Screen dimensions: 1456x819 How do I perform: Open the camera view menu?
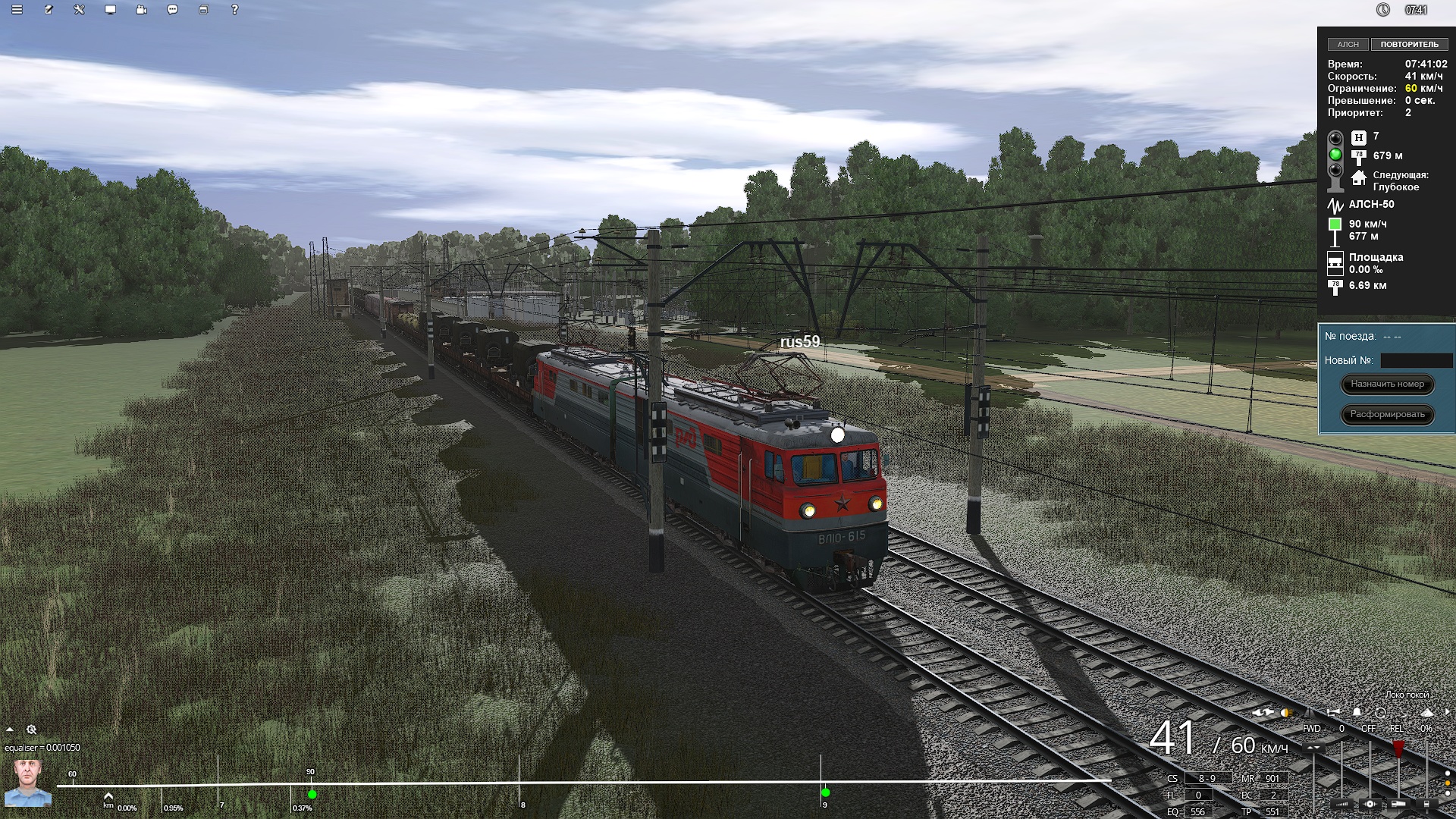(142, 10)
